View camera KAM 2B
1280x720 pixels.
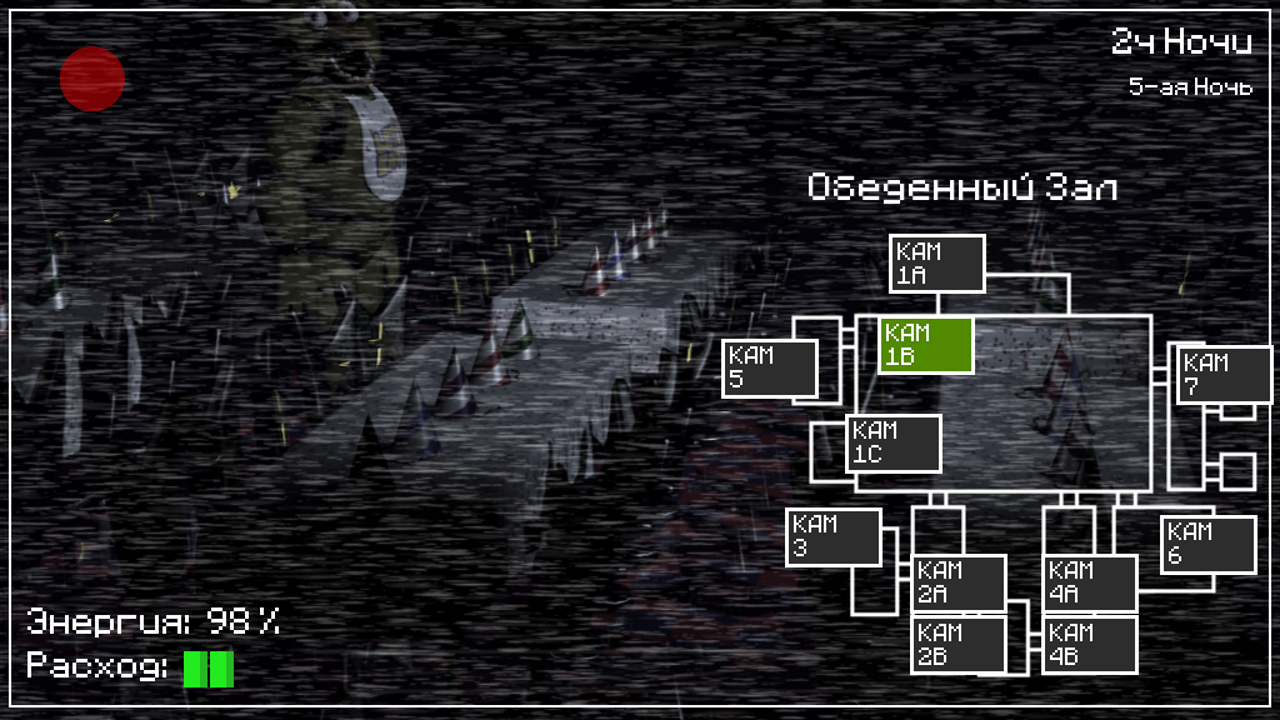coord(957,642)
